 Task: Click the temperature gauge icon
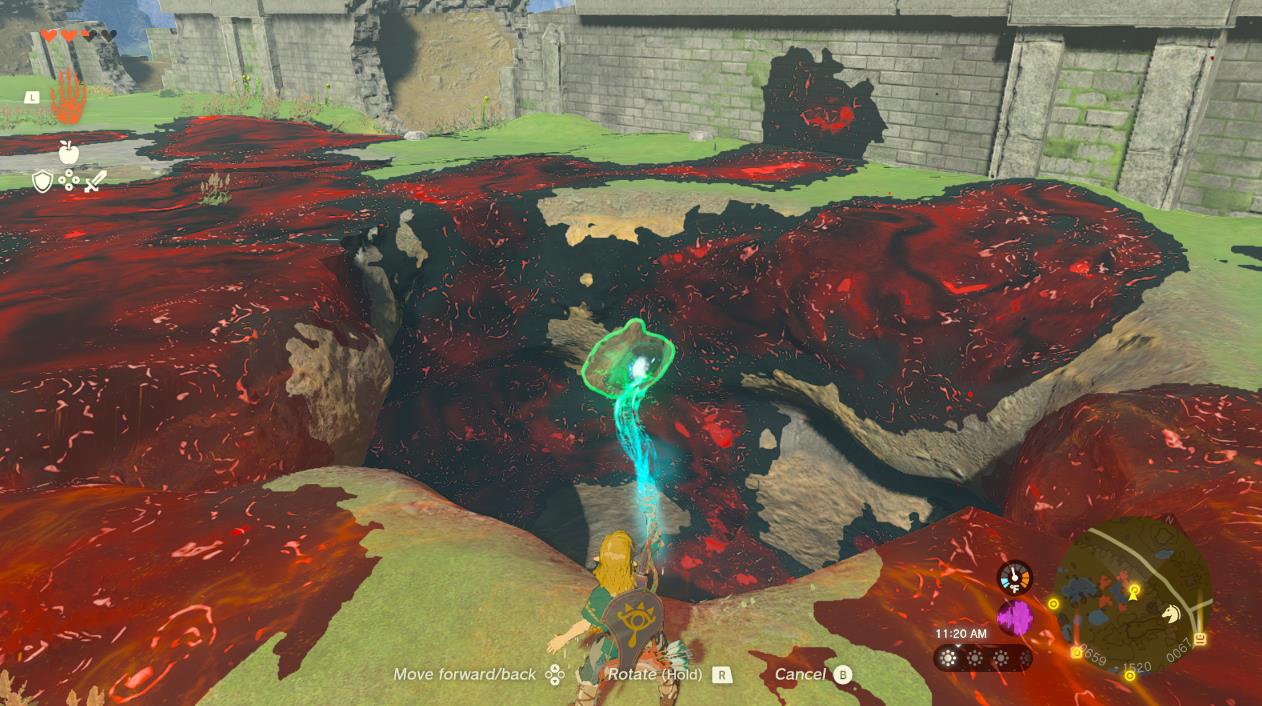tap(1014, 577)
